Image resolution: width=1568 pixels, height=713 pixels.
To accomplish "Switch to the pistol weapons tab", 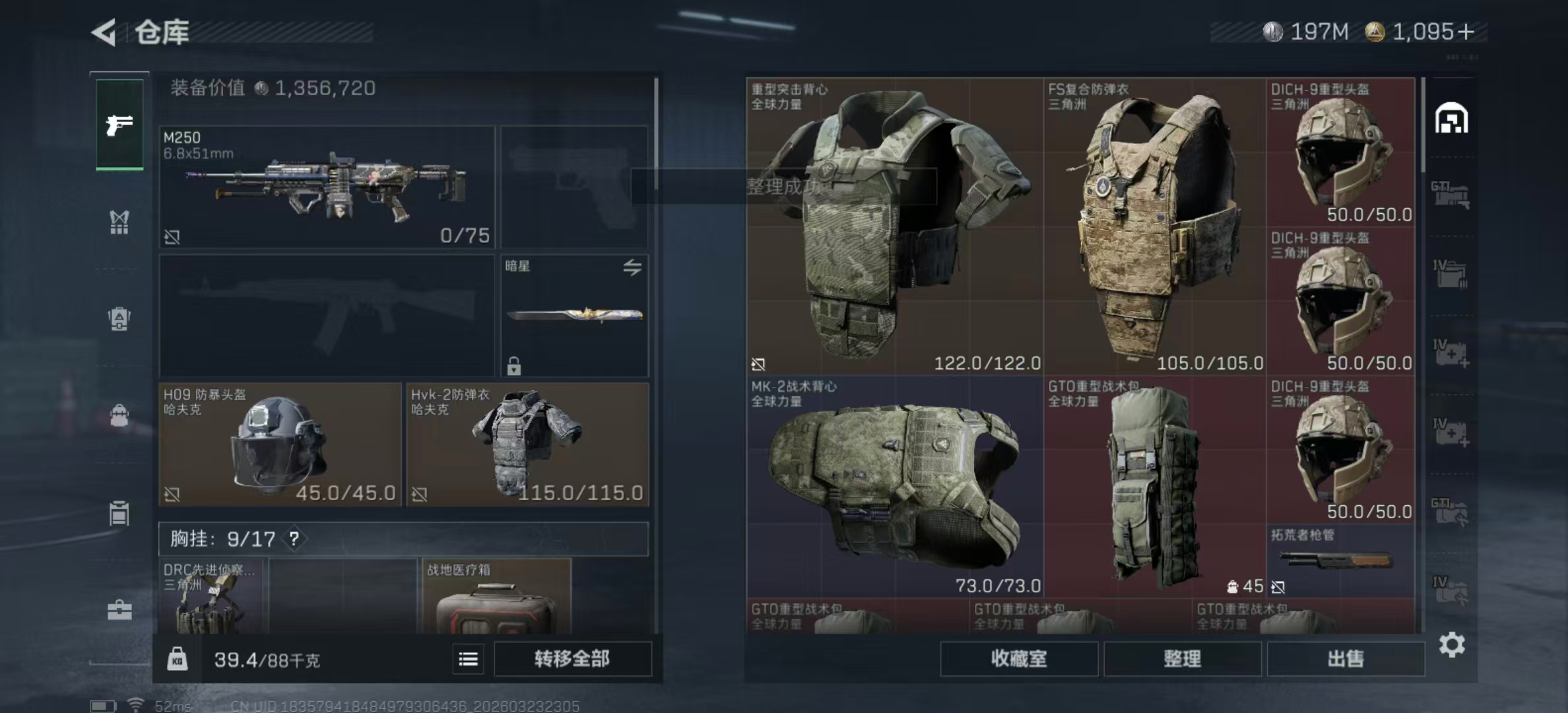I will point(119,125).
